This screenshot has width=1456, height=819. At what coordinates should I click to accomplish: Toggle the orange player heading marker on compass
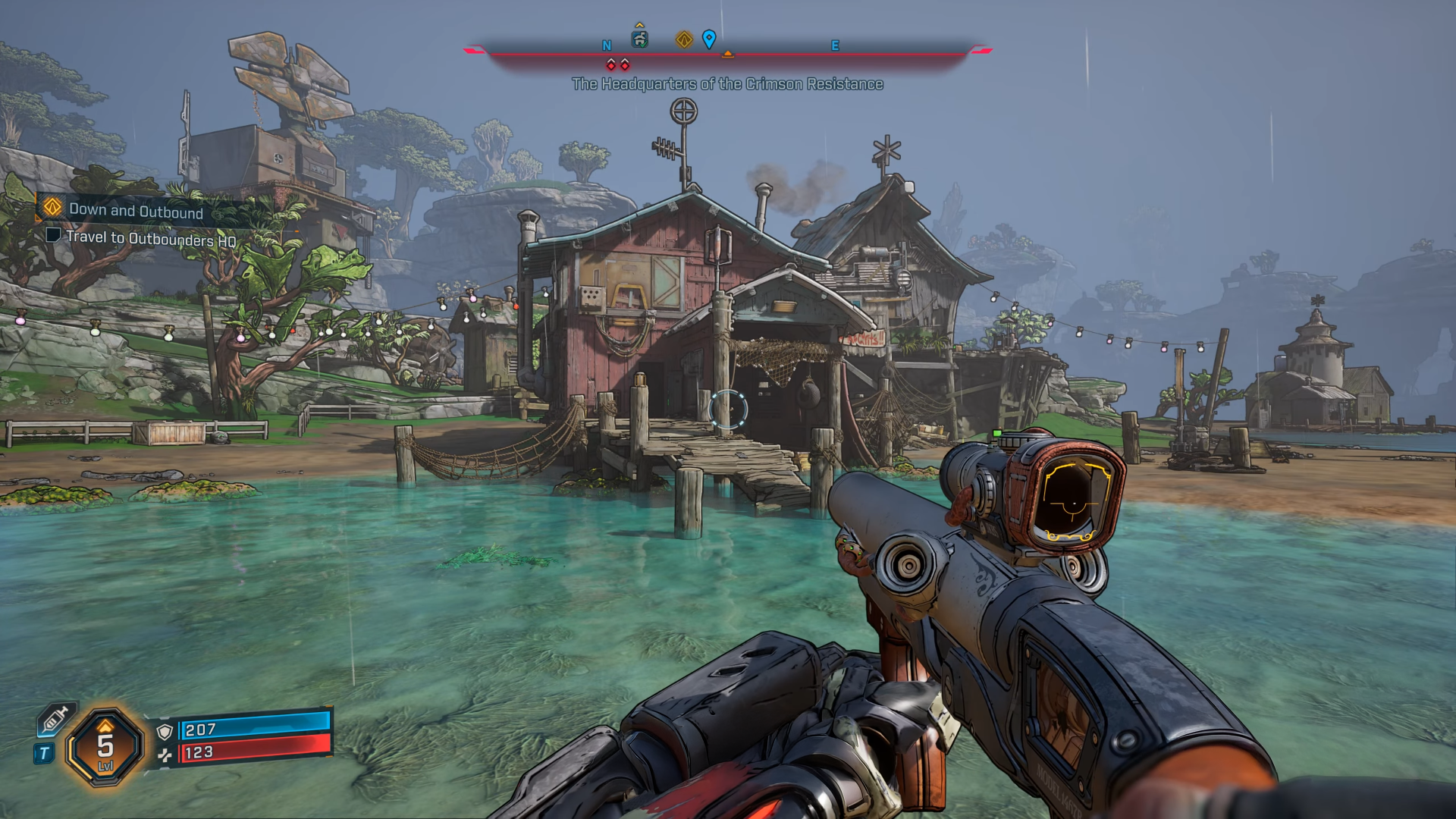click(729, 52)
